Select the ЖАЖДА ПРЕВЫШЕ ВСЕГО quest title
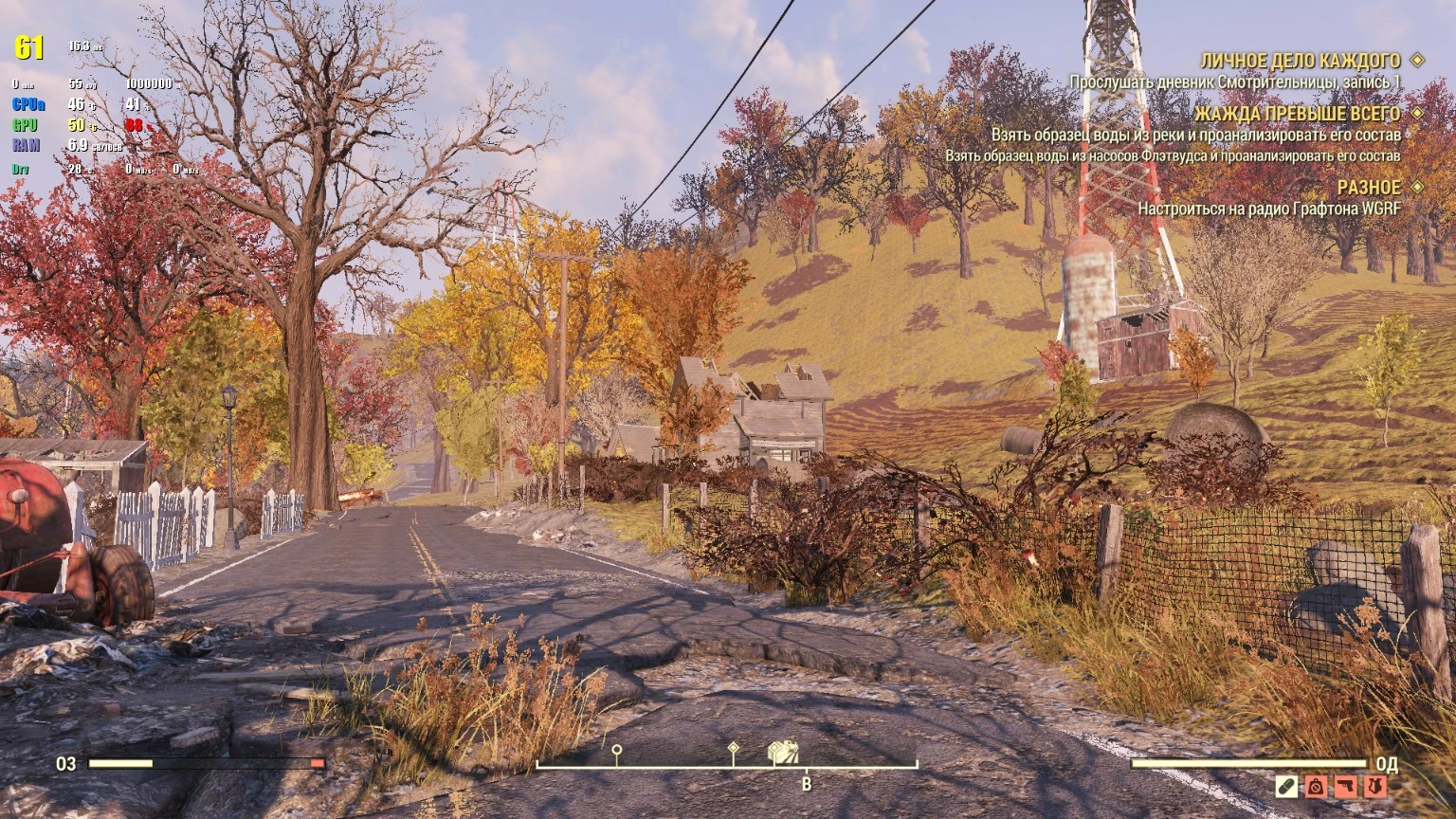 1299,114
